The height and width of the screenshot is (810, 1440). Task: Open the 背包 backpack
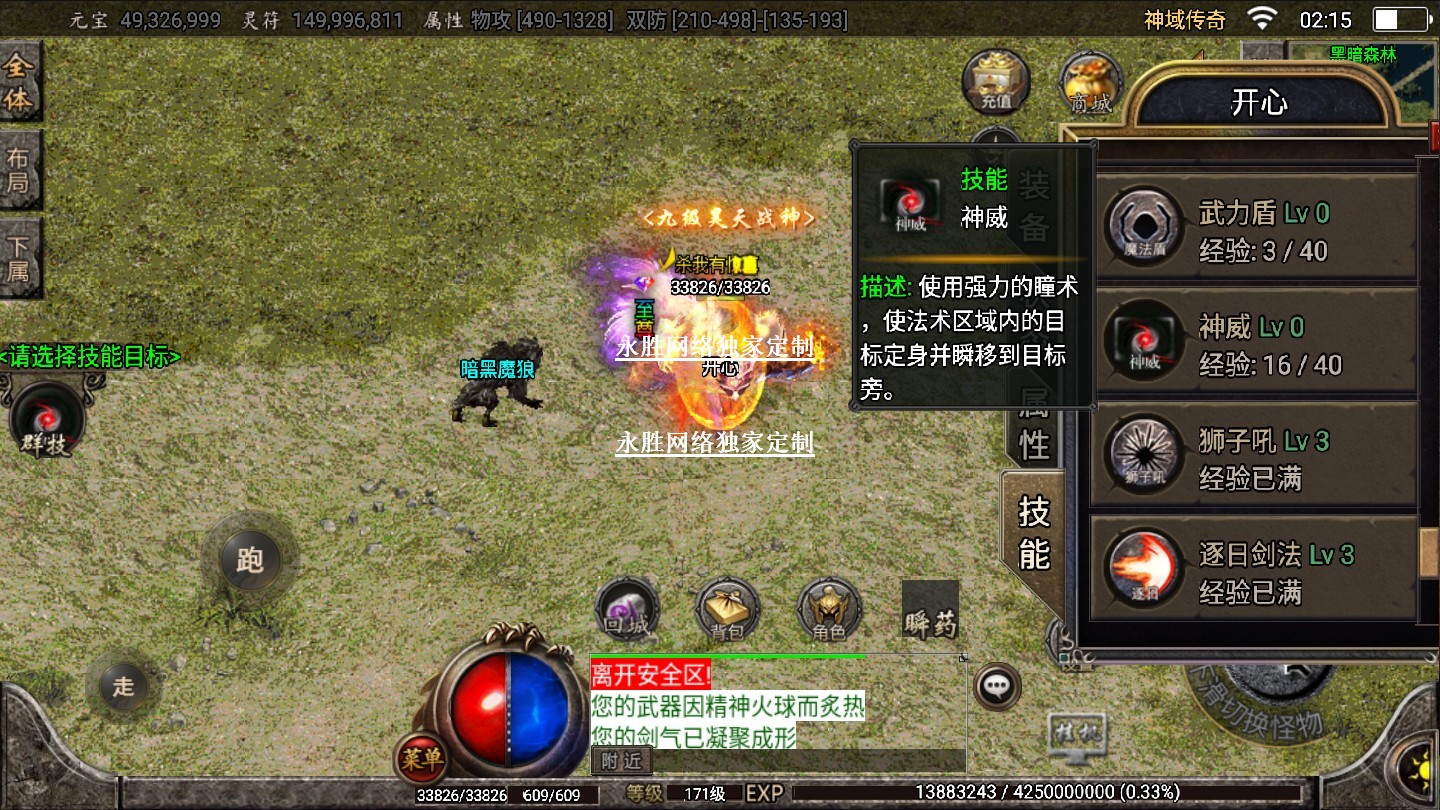coord(727,609)
